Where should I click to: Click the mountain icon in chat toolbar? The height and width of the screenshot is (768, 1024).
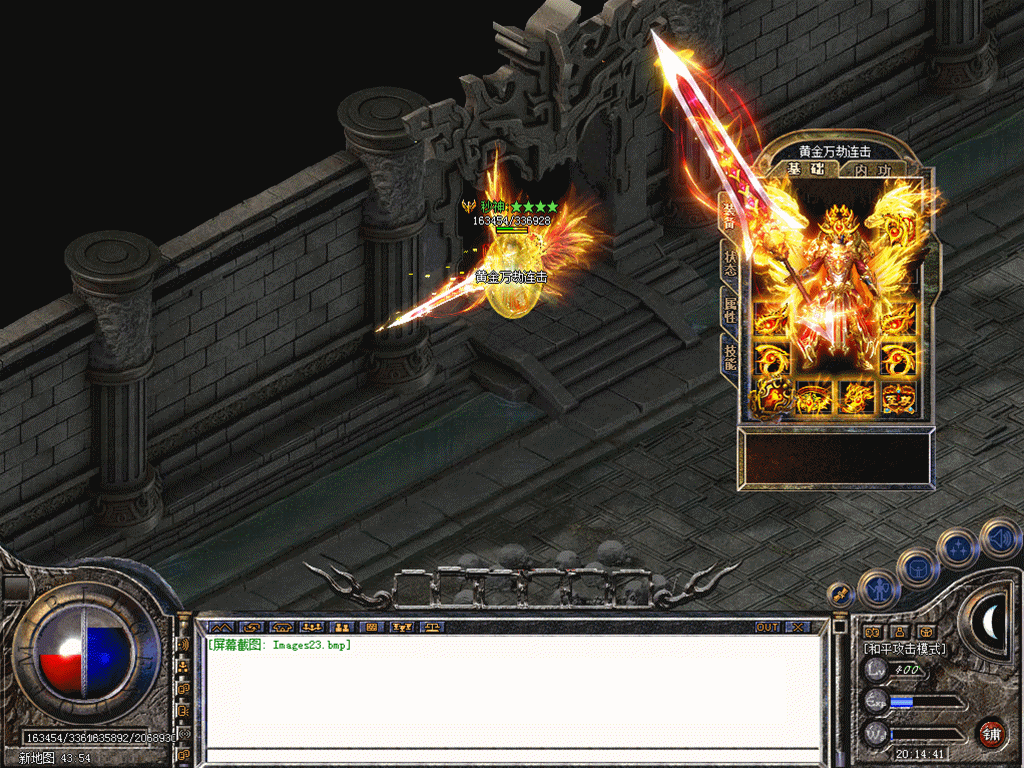tap(220, 627)
